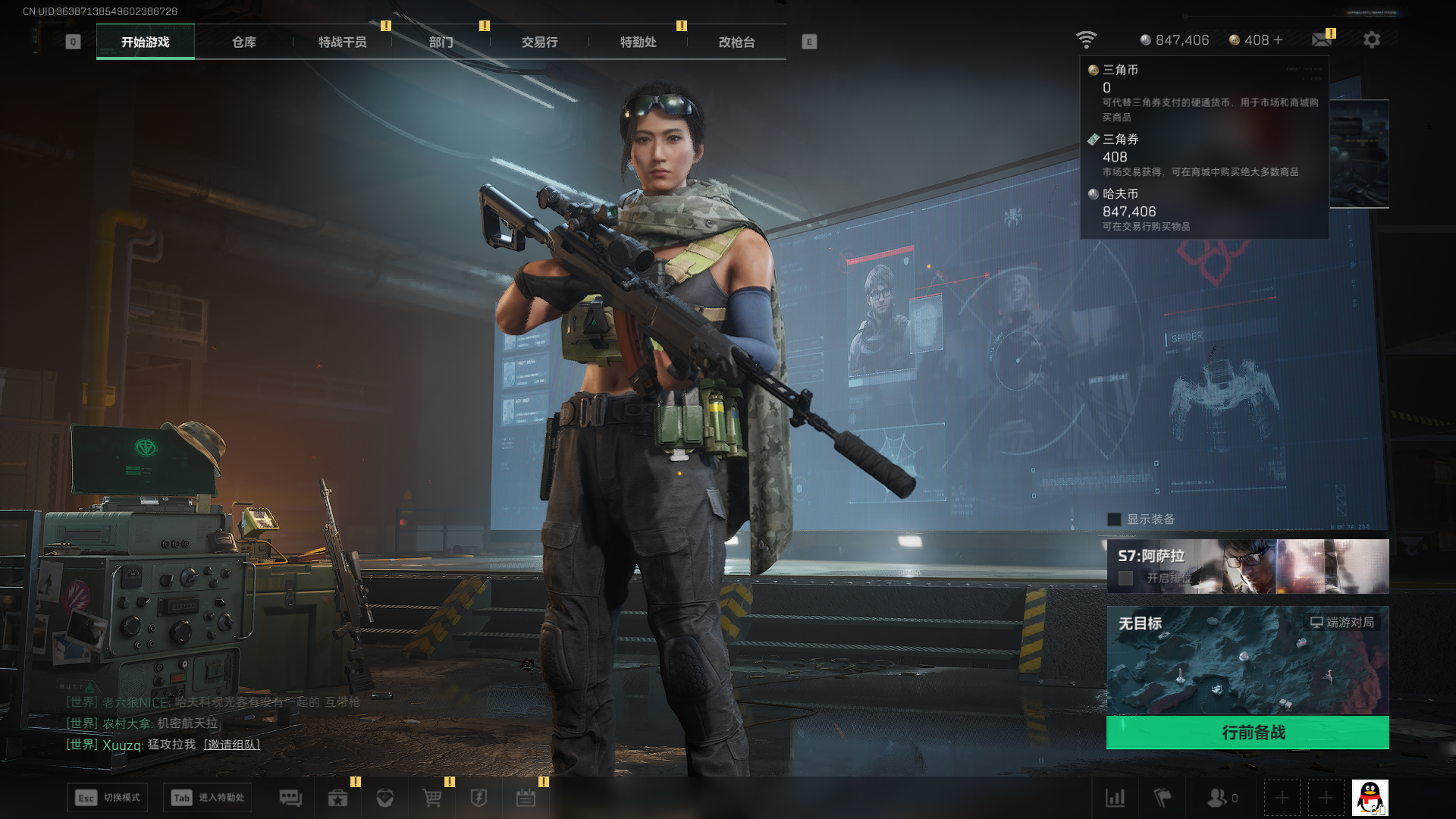Viewport: 1456px width, 819px height.
Task: Open the mail envelope icon
Action: [x=1322, y=39]
